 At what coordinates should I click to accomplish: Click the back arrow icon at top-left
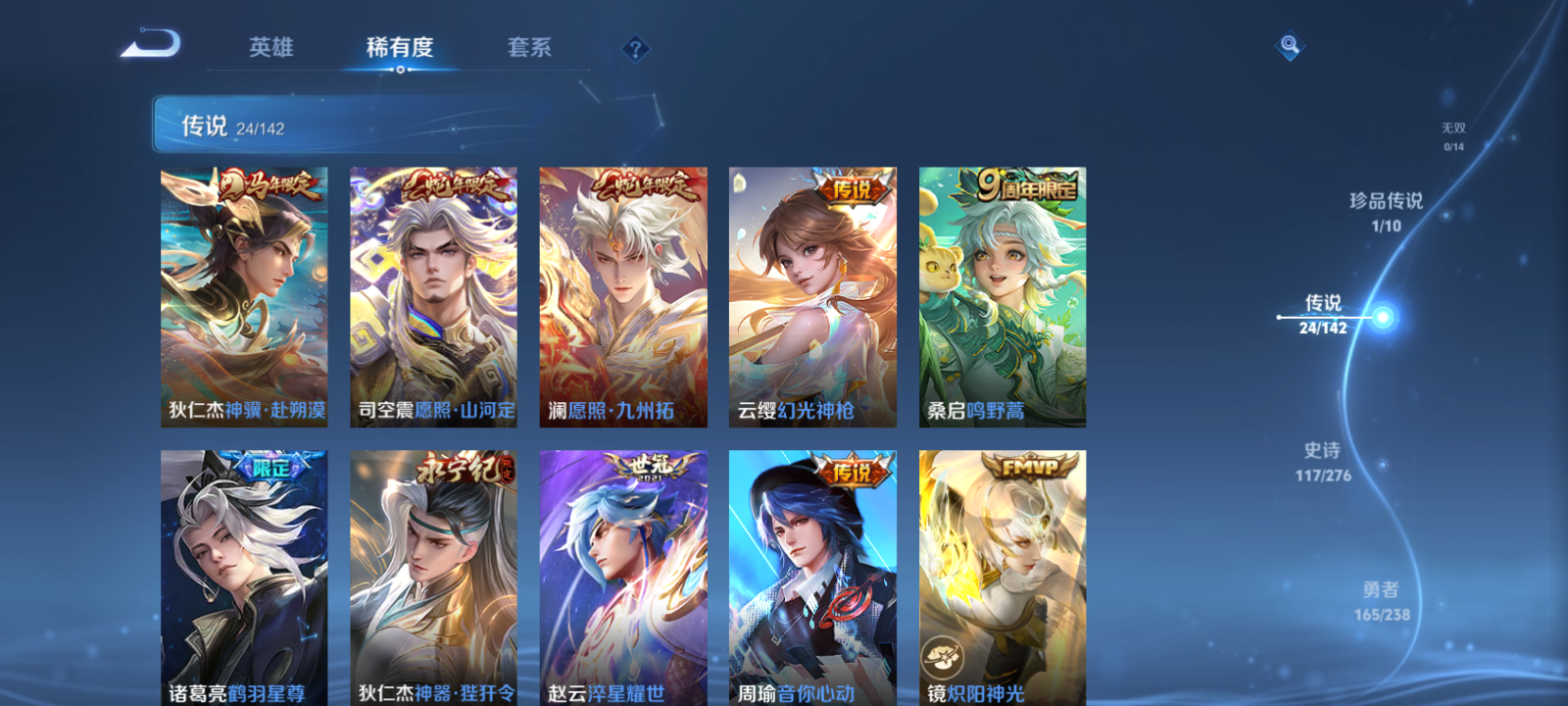coord(152,44)
